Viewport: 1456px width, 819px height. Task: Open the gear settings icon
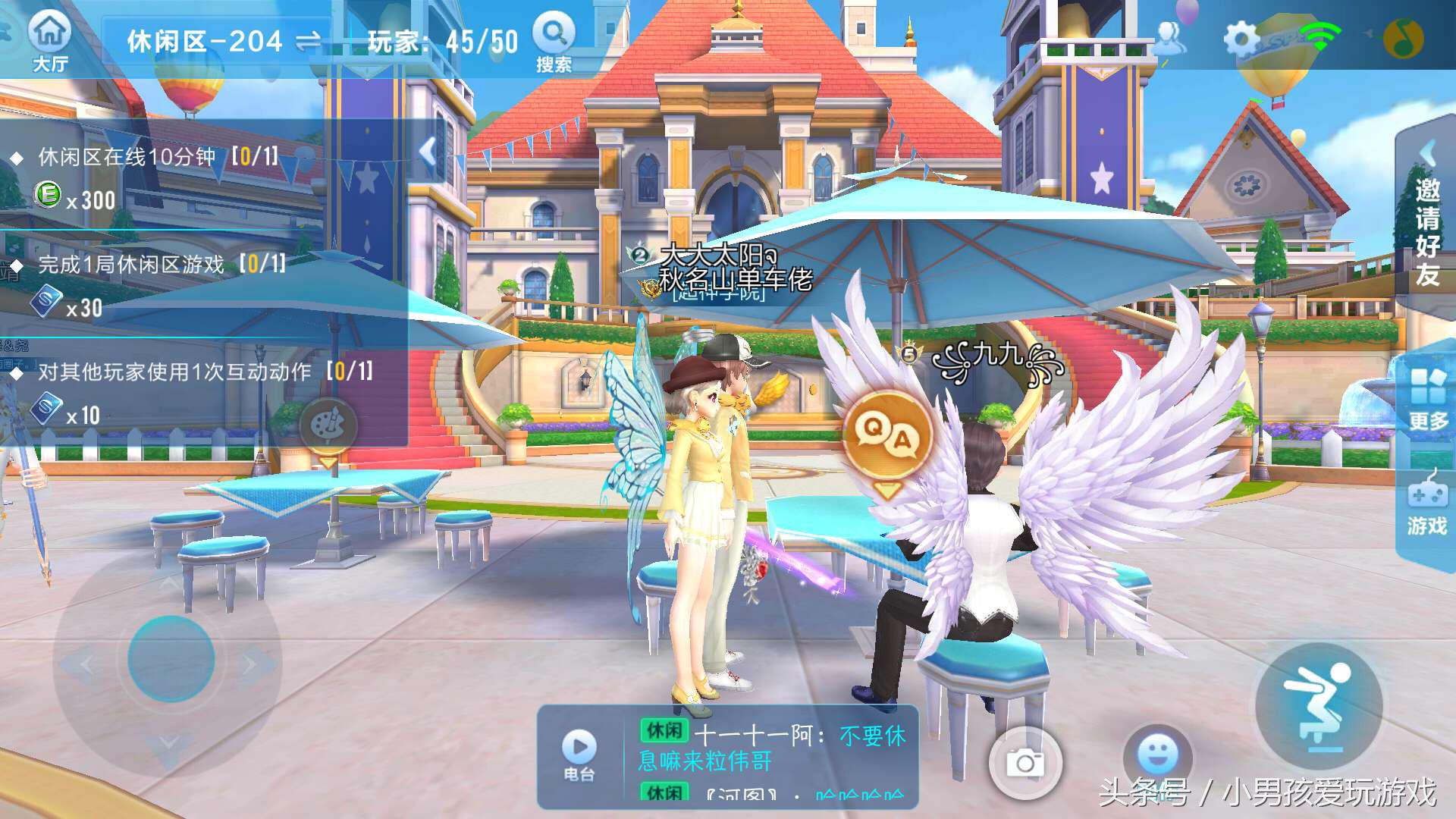click(x=1241, y=38)
